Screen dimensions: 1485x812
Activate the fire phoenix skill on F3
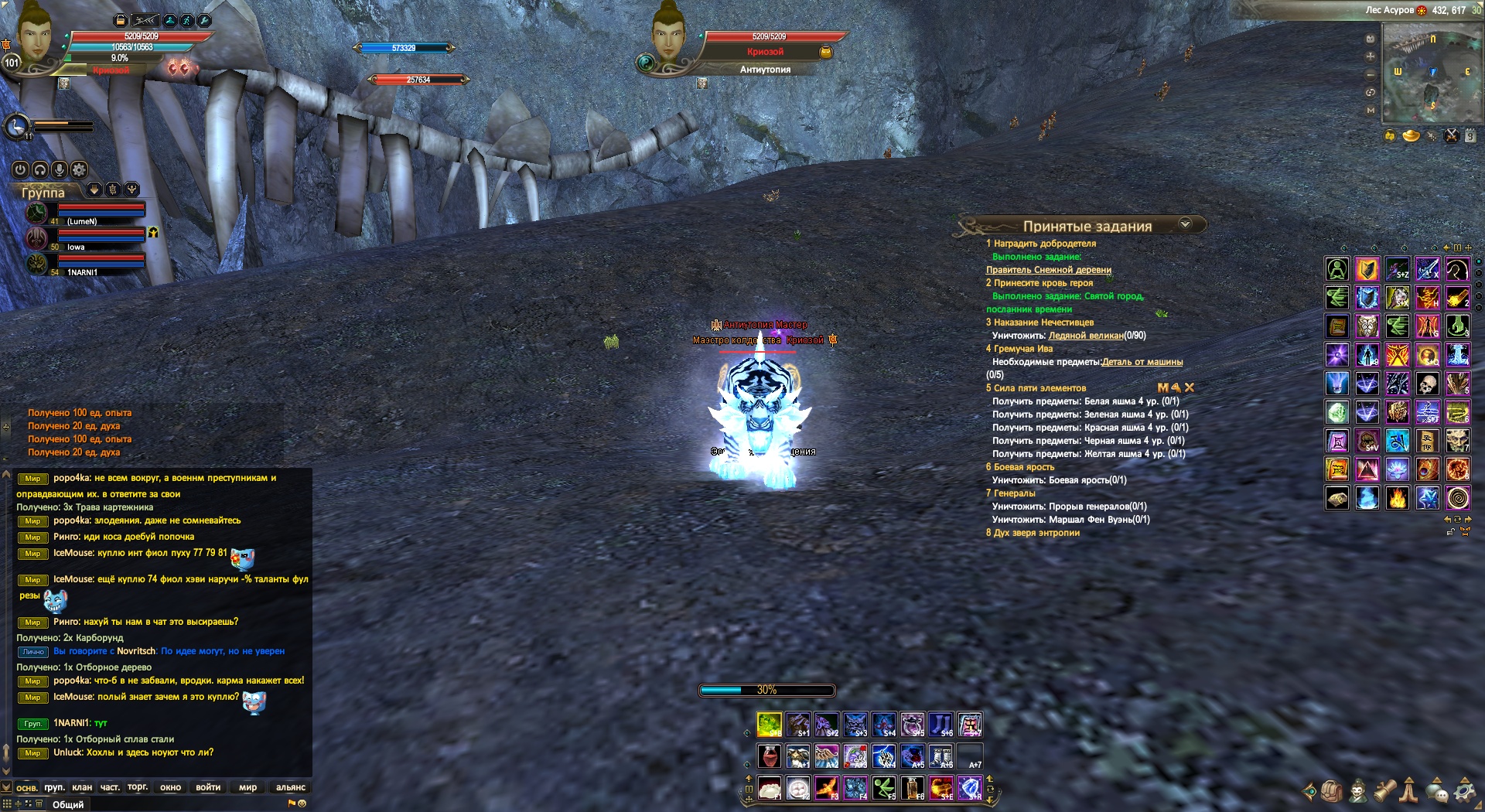(x=826, y=788)
